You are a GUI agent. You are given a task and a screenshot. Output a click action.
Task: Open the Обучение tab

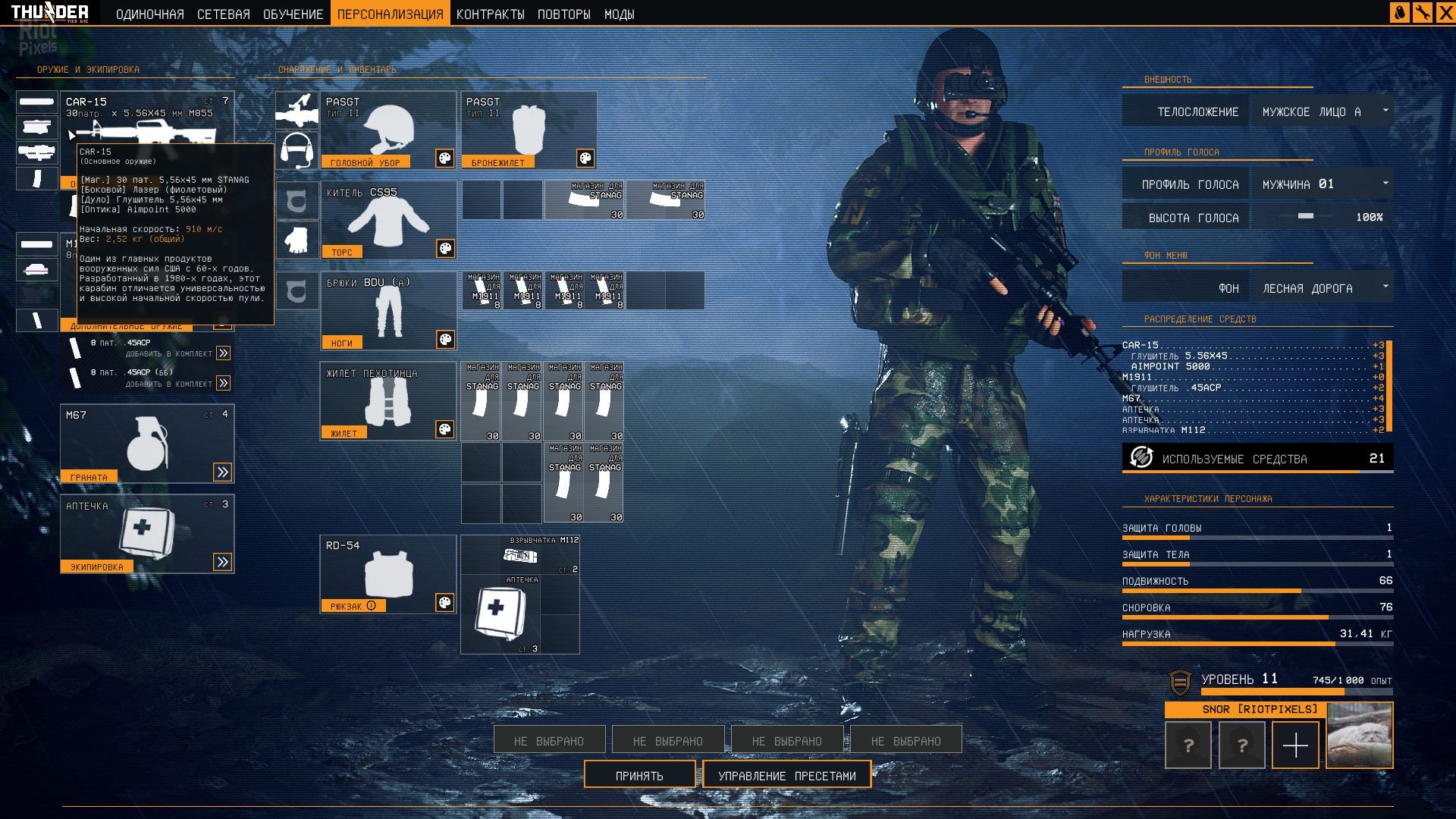point(293,14)
